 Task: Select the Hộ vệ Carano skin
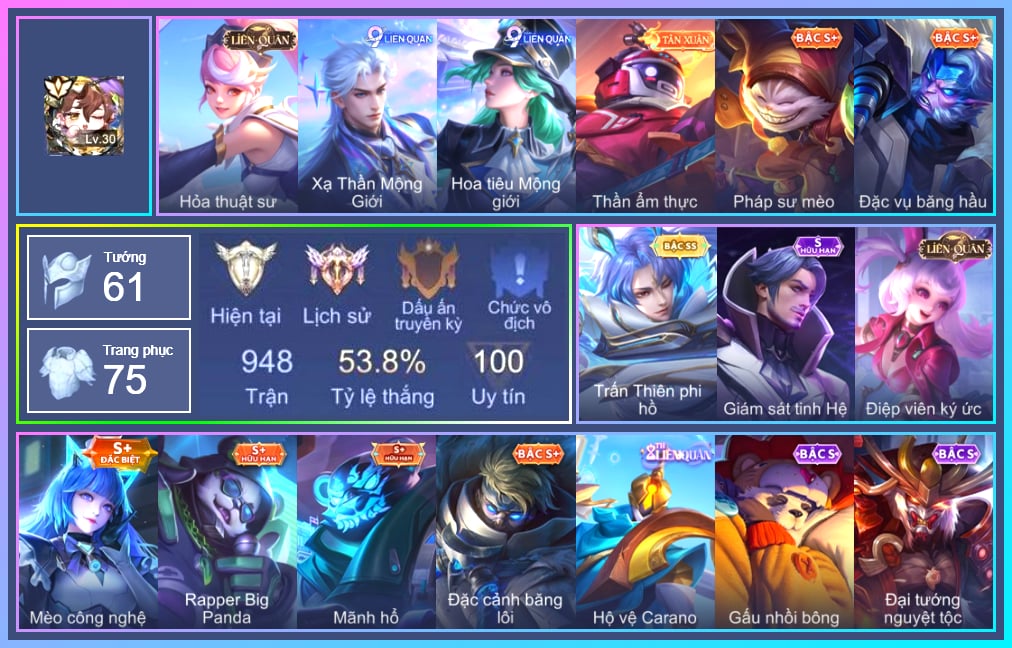pyautogui.click(x=645, y=530)
